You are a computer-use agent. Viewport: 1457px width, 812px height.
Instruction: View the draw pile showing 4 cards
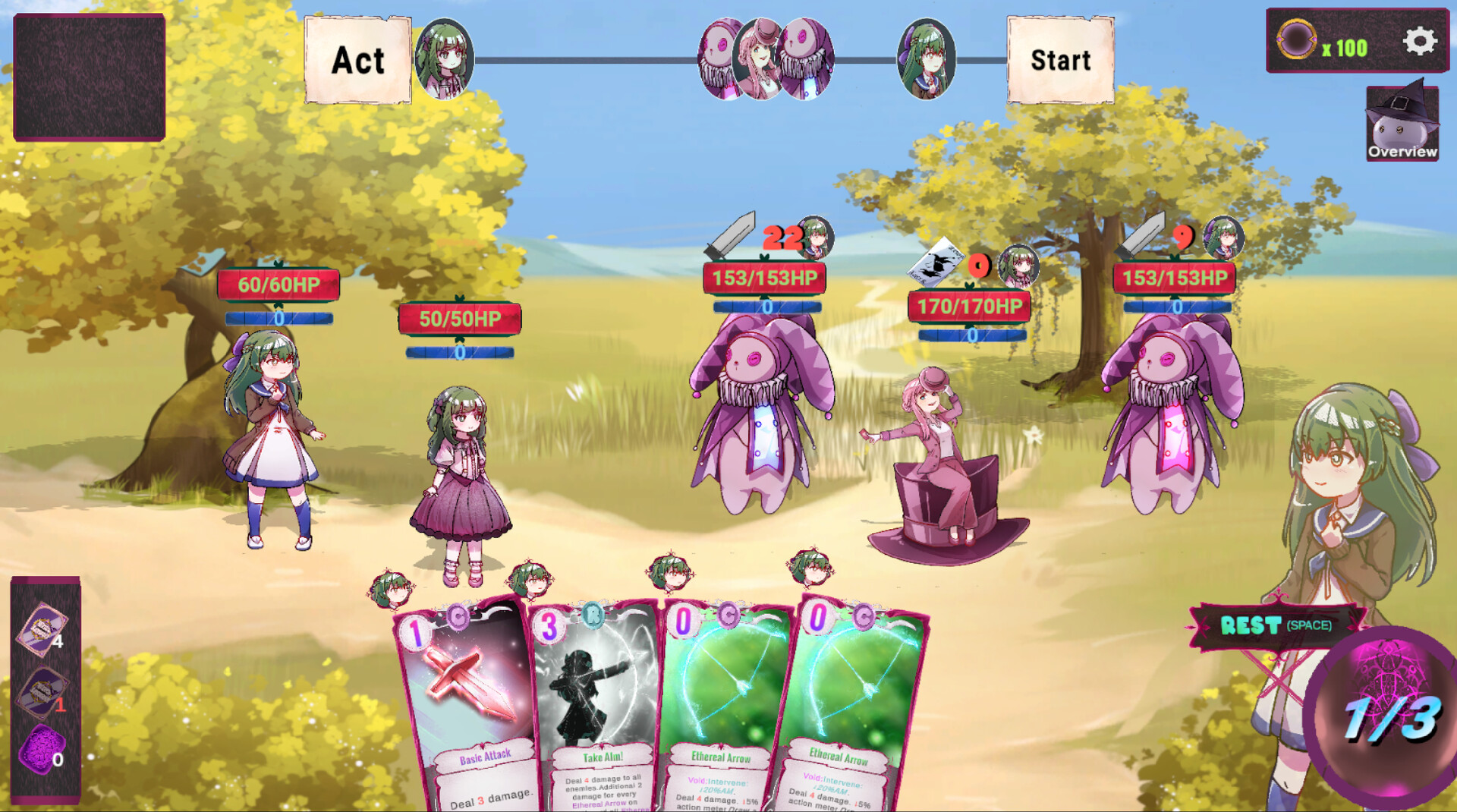(x=43, y=629)
